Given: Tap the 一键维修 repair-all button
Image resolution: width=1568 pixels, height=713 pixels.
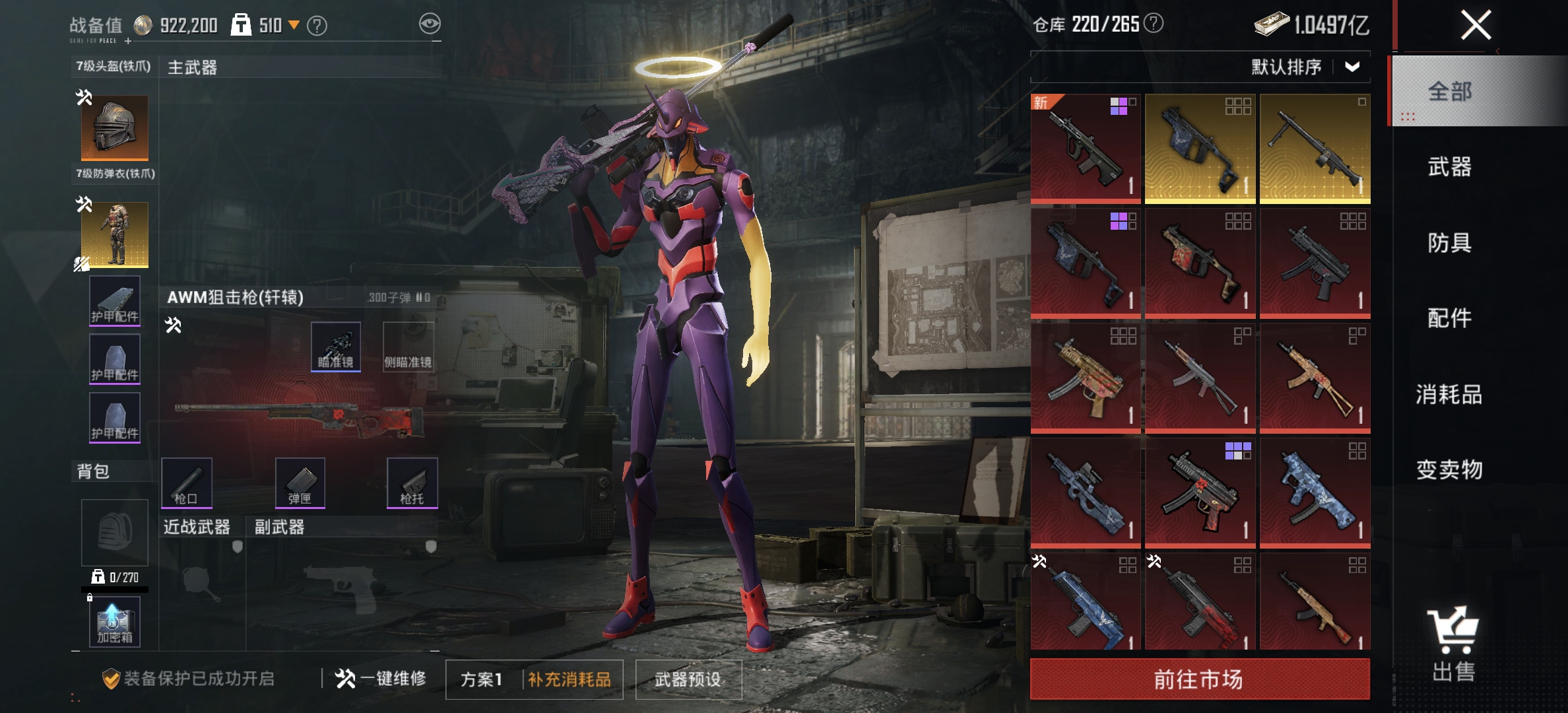Looking at the screenshot, I should tap(381, 678).
